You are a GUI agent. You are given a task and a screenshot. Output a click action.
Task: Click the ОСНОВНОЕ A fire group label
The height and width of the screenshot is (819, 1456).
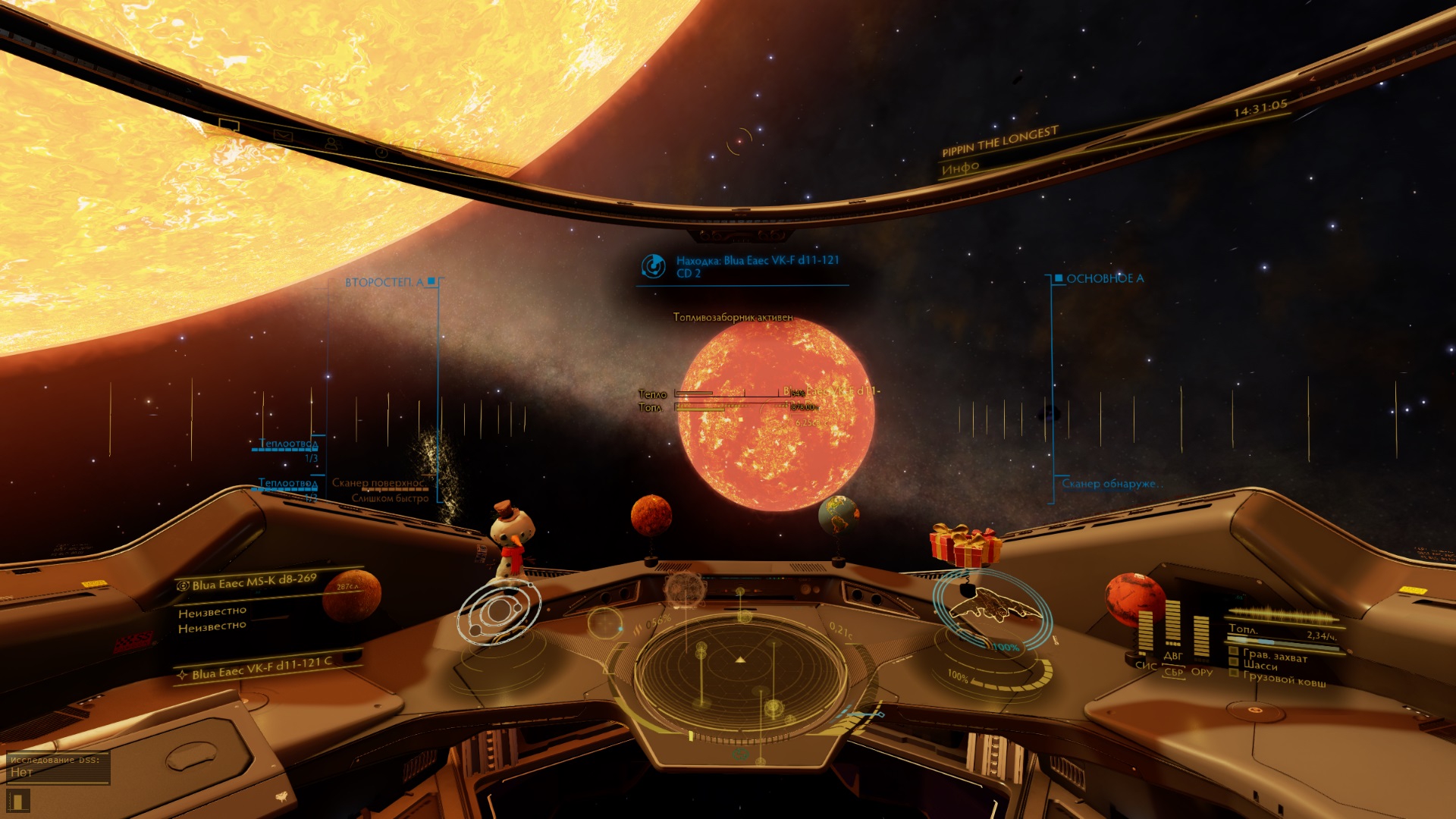pos(1105,278)
